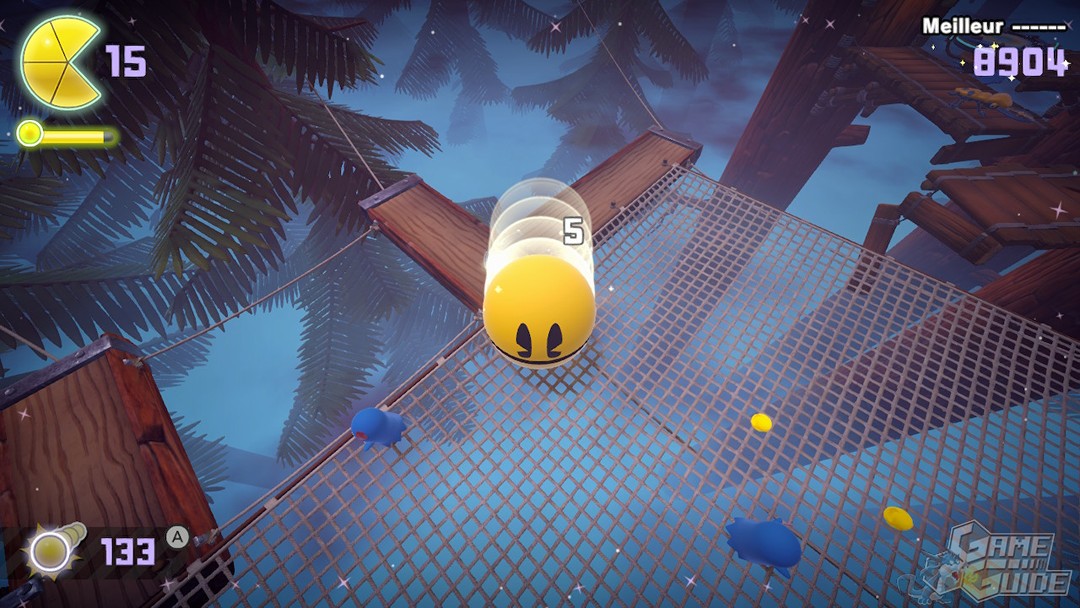Select the pellet shot icon

tap(52, 549)
